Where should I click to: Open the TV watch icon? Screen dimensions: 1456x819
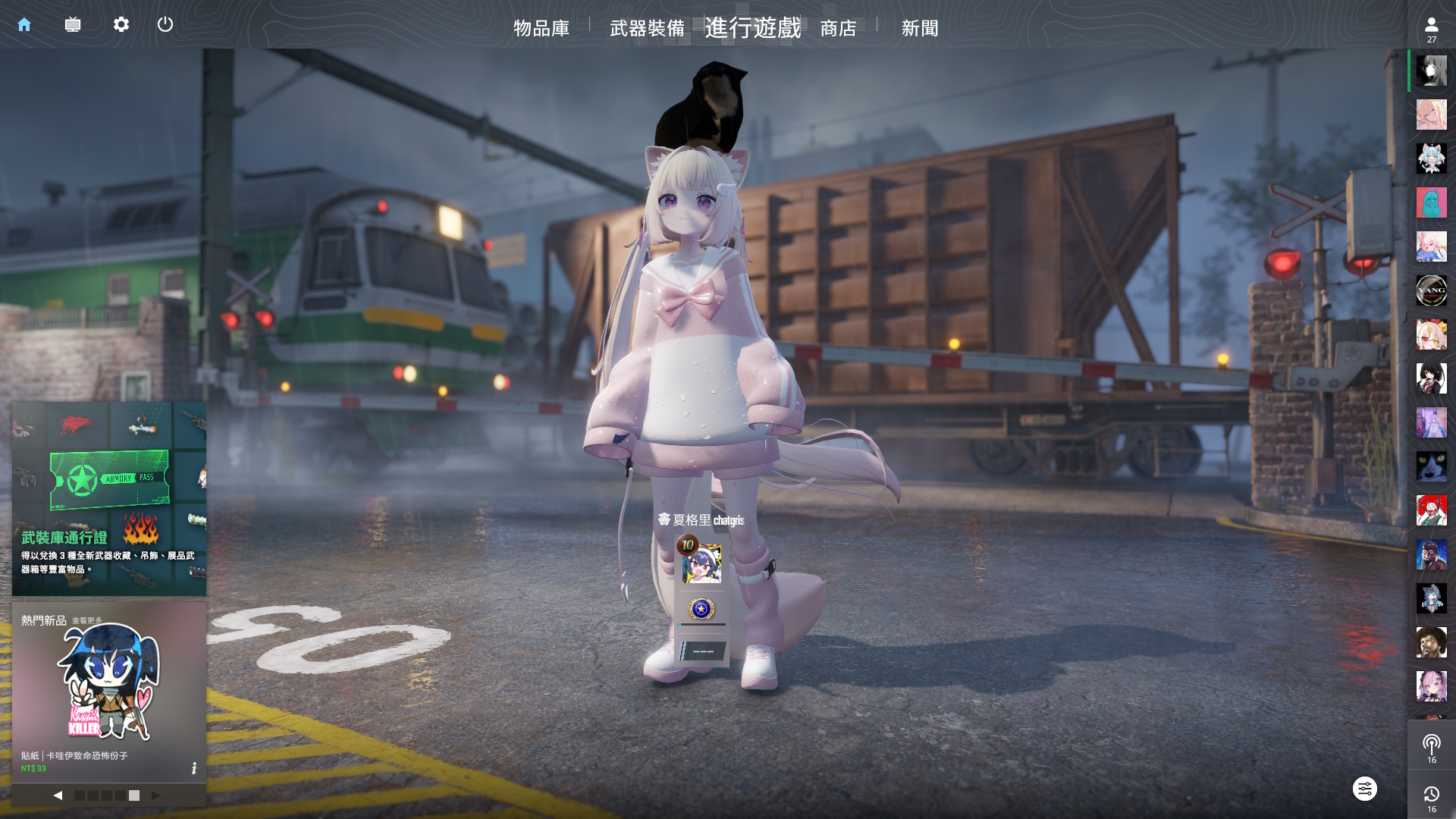(73, 25)
